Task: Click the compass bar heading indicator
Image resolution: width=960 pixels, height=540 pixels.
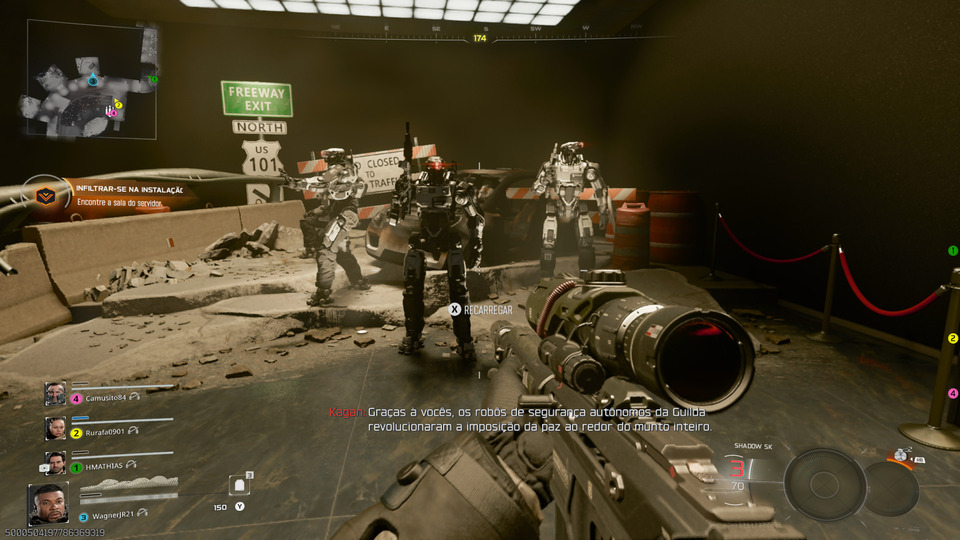Action: click(479, 38)
